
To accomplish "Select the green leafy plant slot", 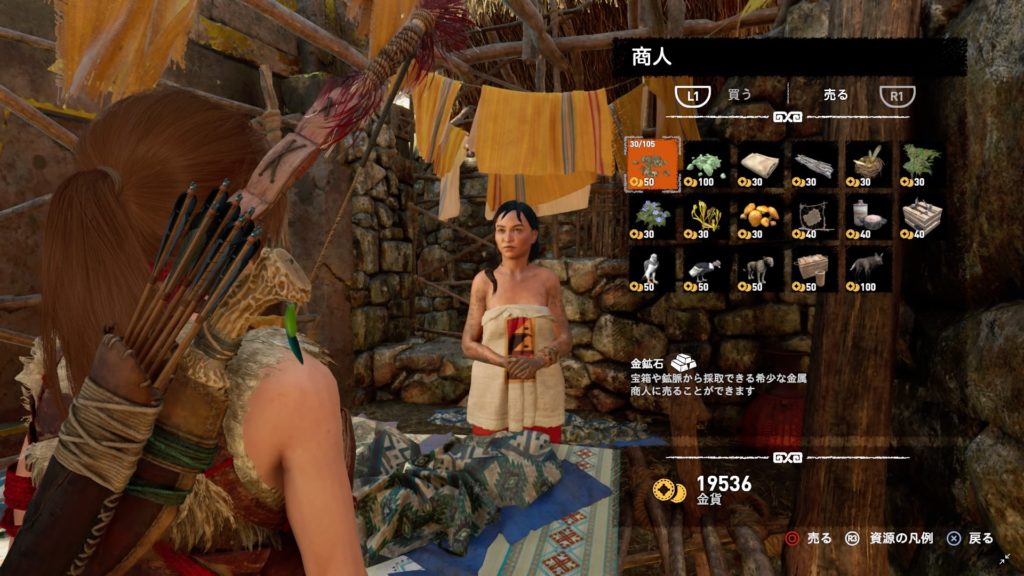I will pos(921,165).
